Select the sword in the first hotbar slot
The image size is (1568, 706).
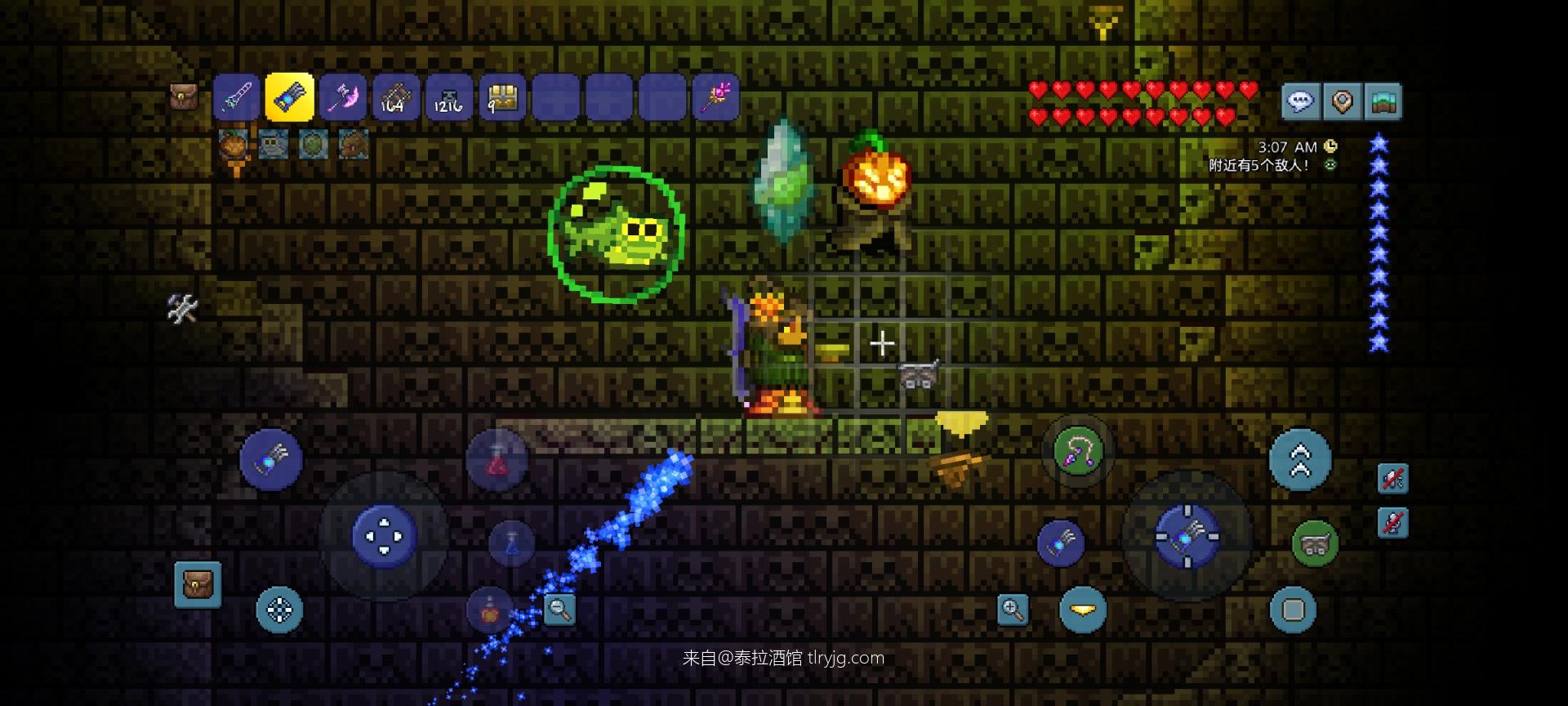237,98
